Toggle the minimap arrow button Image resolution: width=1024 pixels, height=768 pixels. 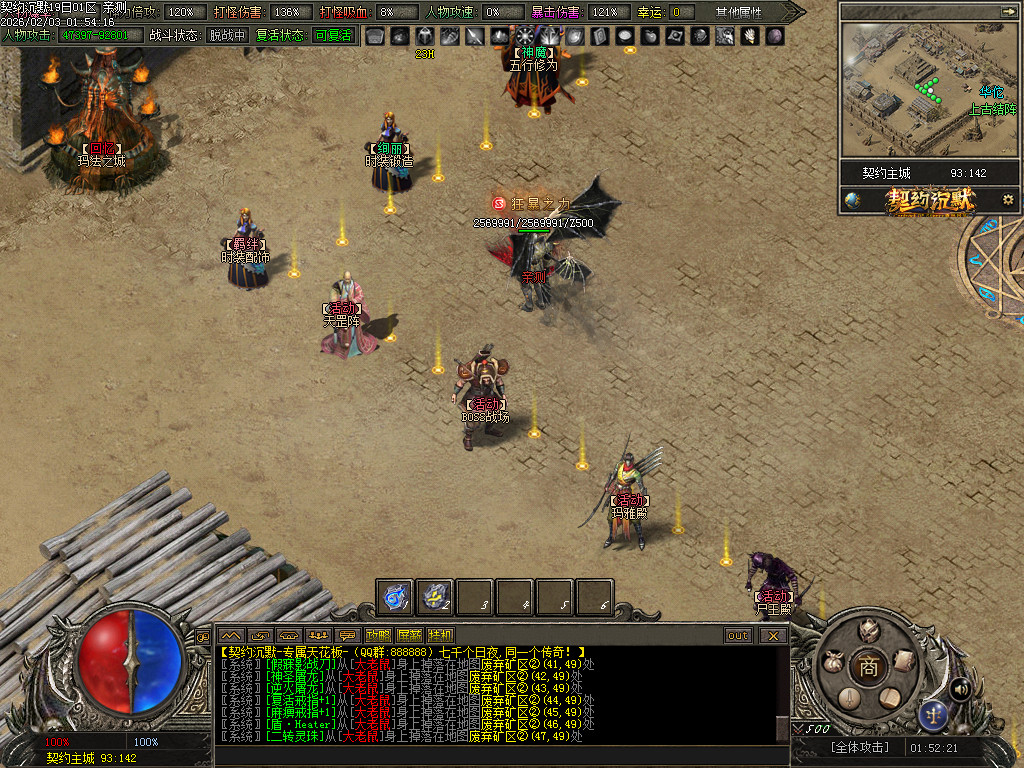pyautogui.click(x=1007, y=11)
